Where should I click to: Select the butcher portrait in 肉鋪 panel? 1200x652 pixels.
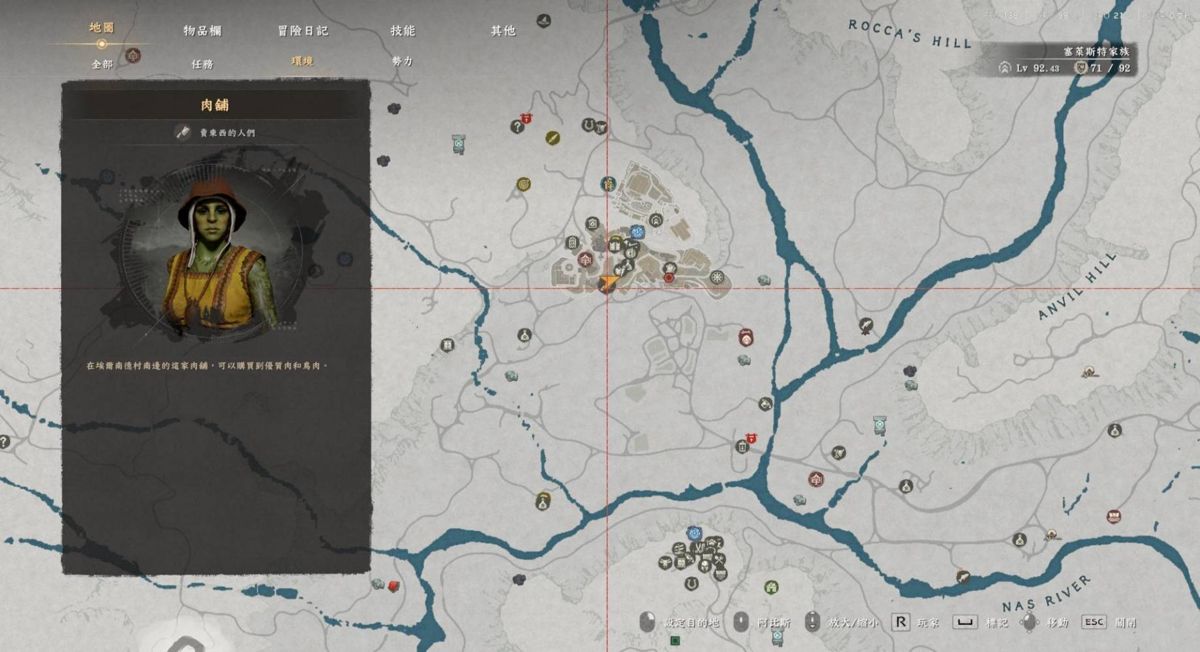(x=216, y=256)
